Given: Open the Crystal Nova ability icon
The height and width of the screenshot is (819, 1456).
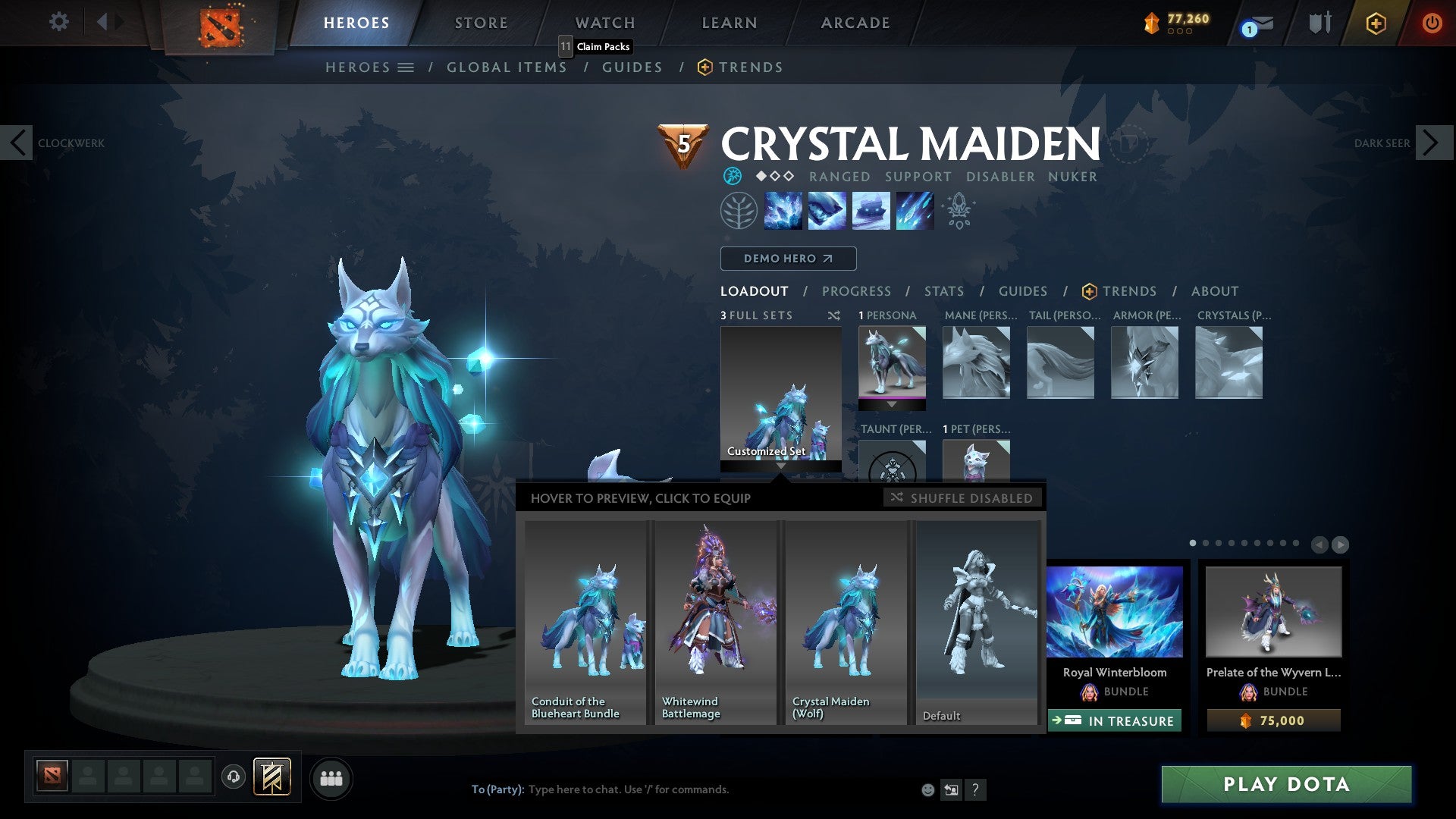Looking at the screenshot, I should [x=783, y=211].
